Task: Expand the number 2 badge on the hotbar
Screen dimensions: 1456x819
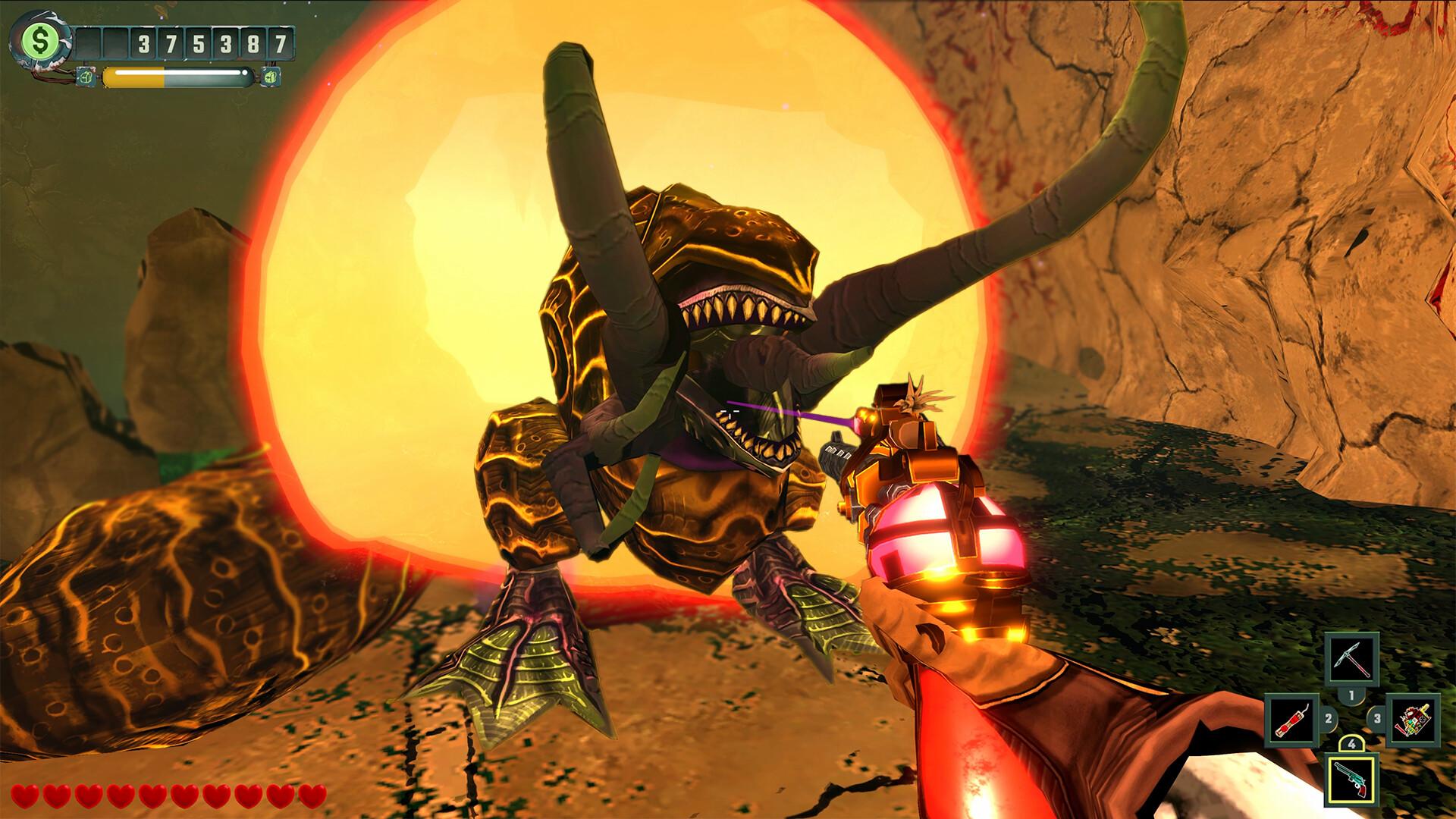Action: (x=1328, y=718)
